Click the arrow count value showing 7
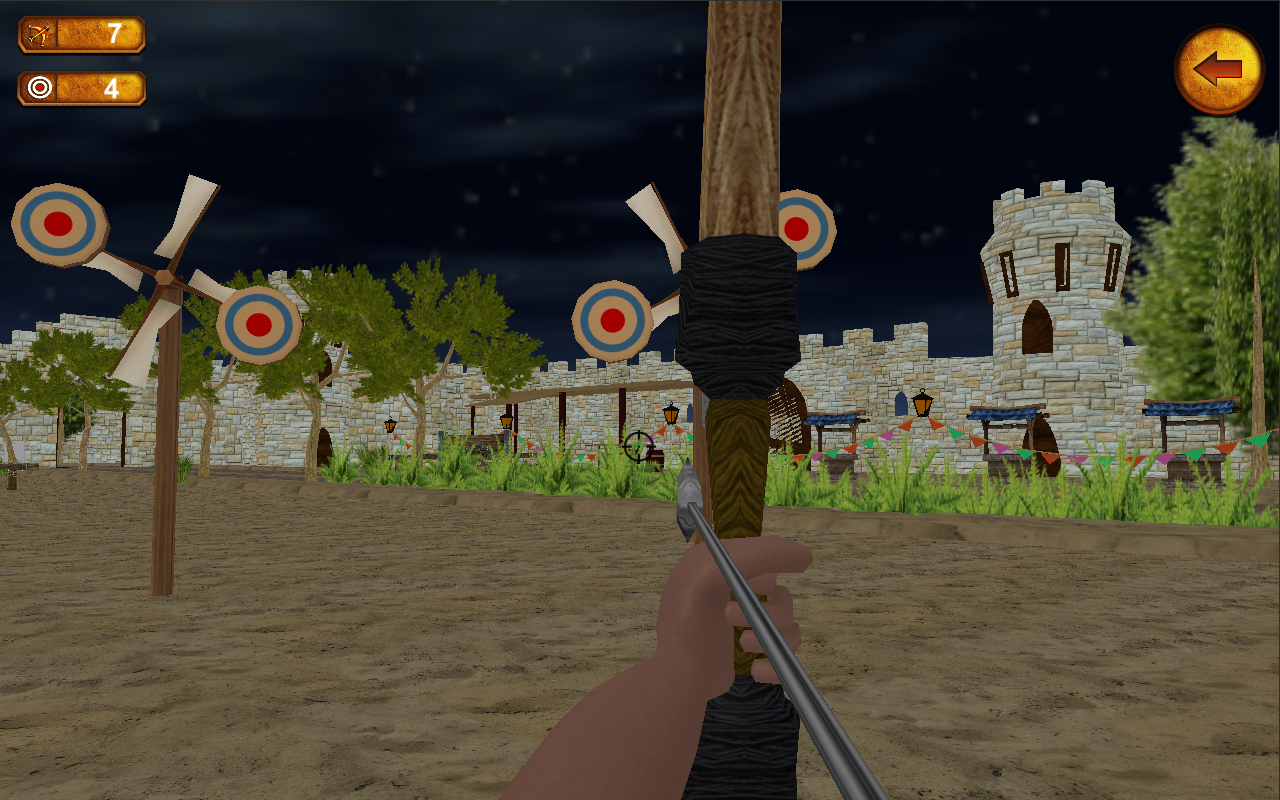 pyautogui.click(x=113, y=33)
